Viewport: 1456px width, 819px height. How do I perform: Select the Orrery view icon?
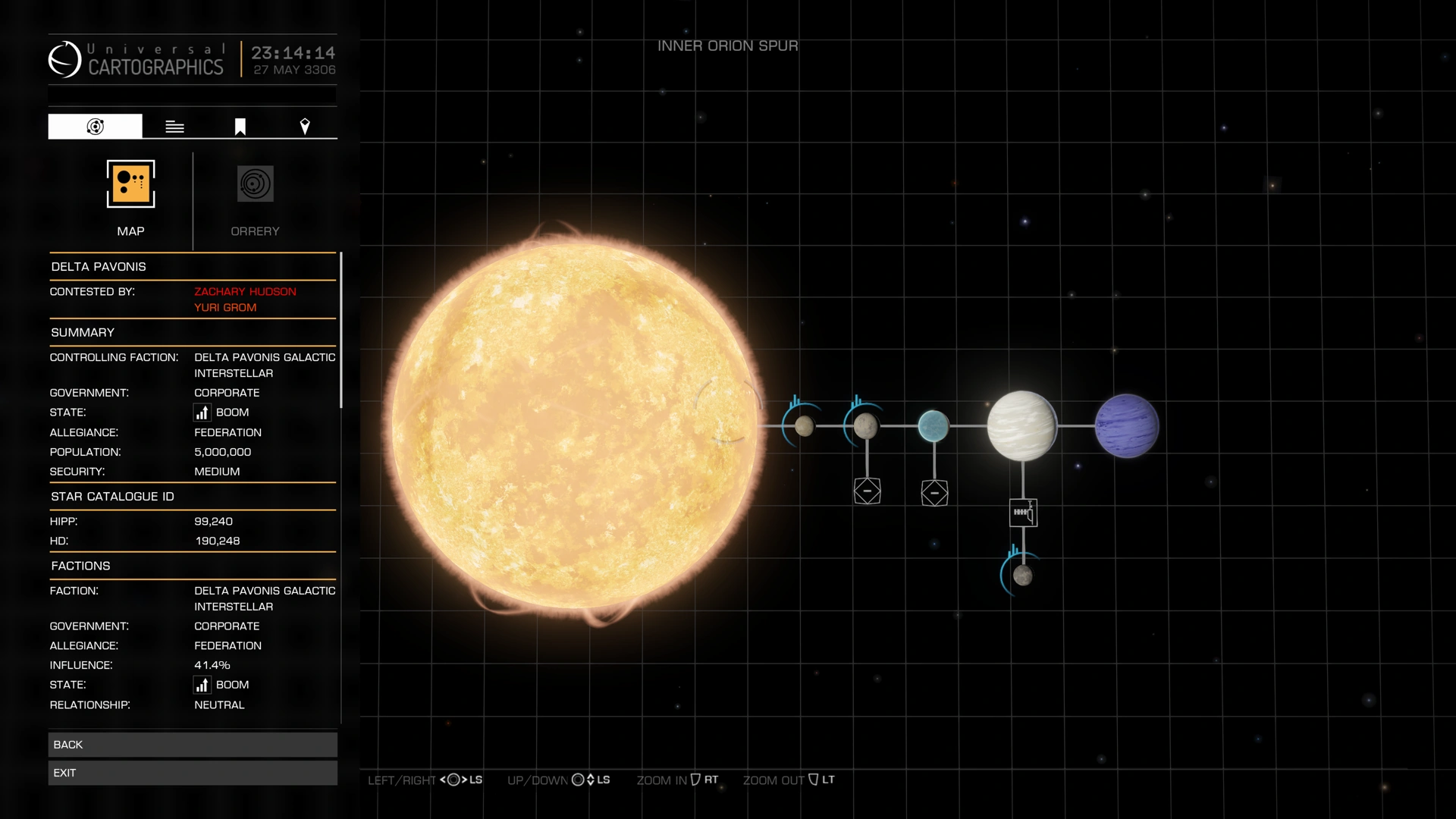pos(255,184)
